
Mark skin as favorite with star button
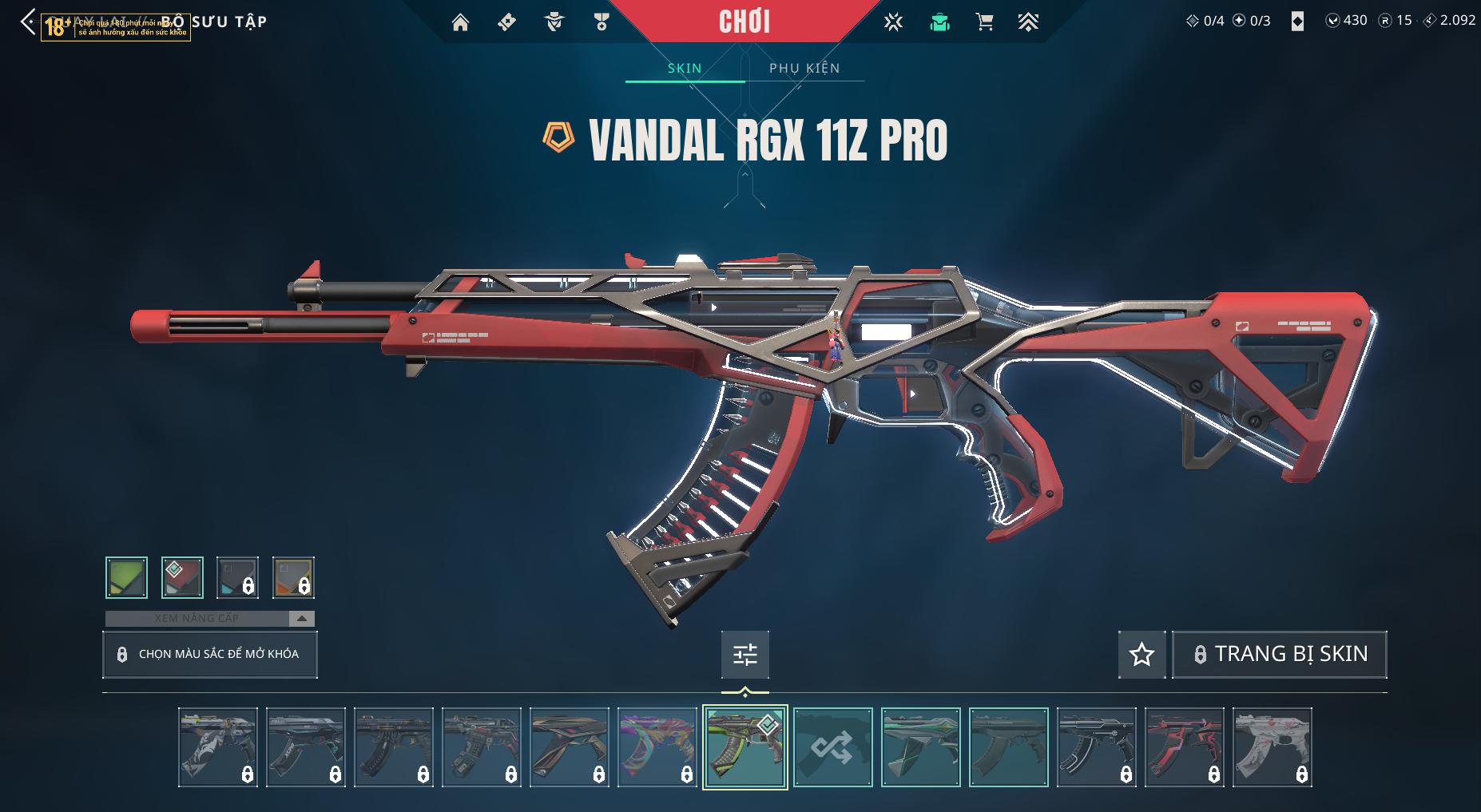click(x=1142, y=655)
